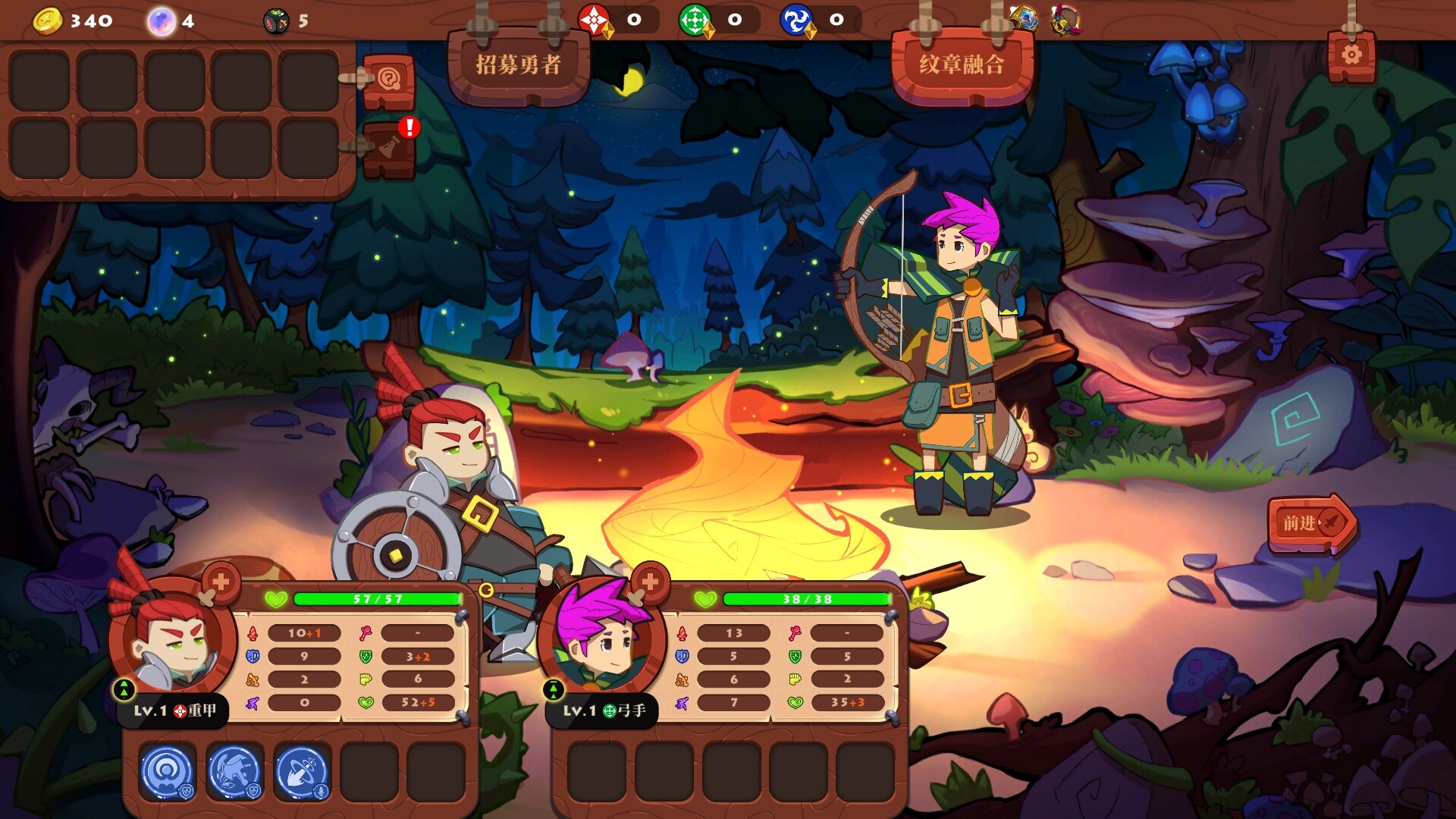
Task: Select the pink-haired archer hero portrait
Action: click(601, 637)
